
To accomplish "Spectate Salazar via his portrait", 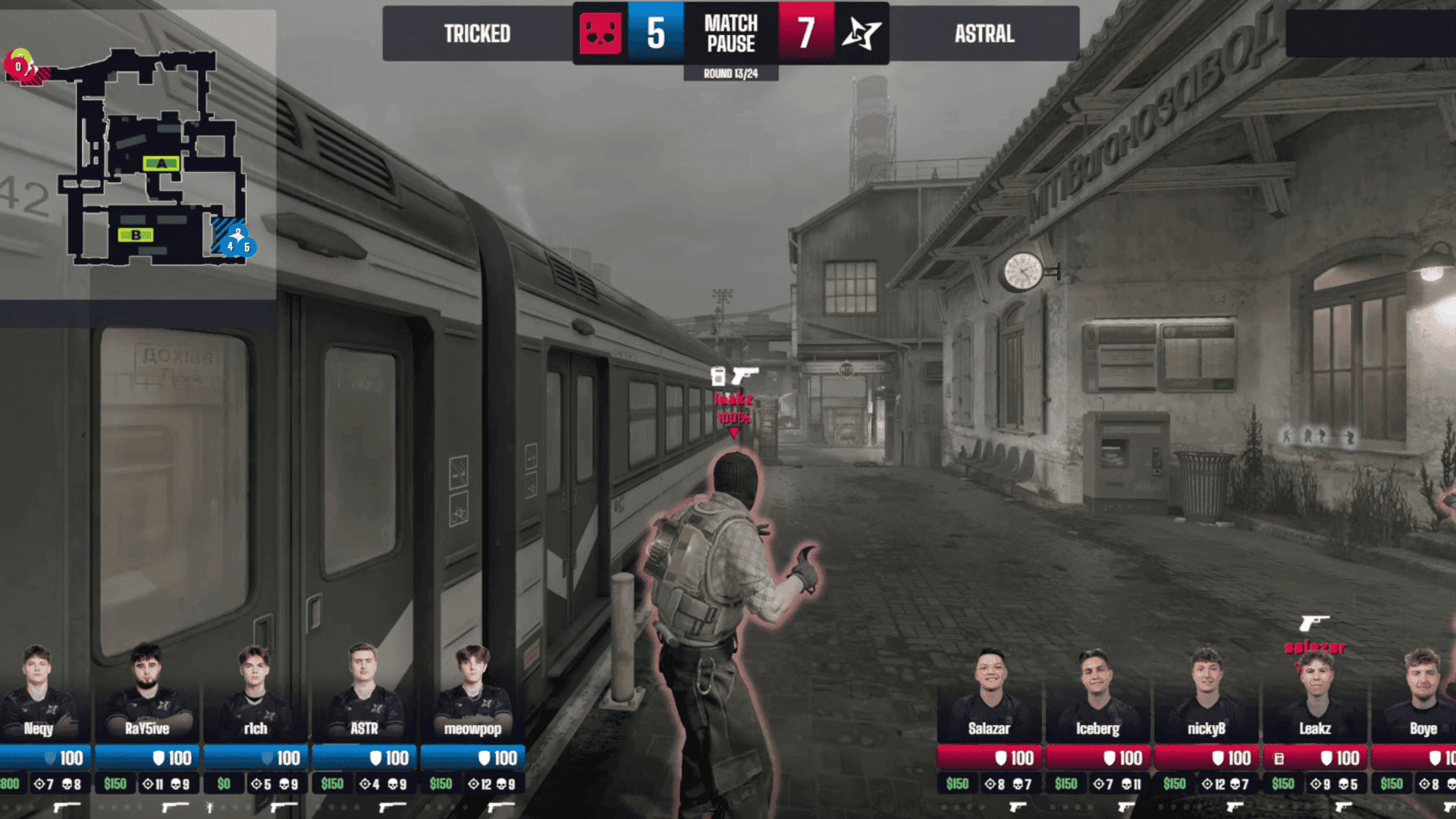I will [990, 694].
